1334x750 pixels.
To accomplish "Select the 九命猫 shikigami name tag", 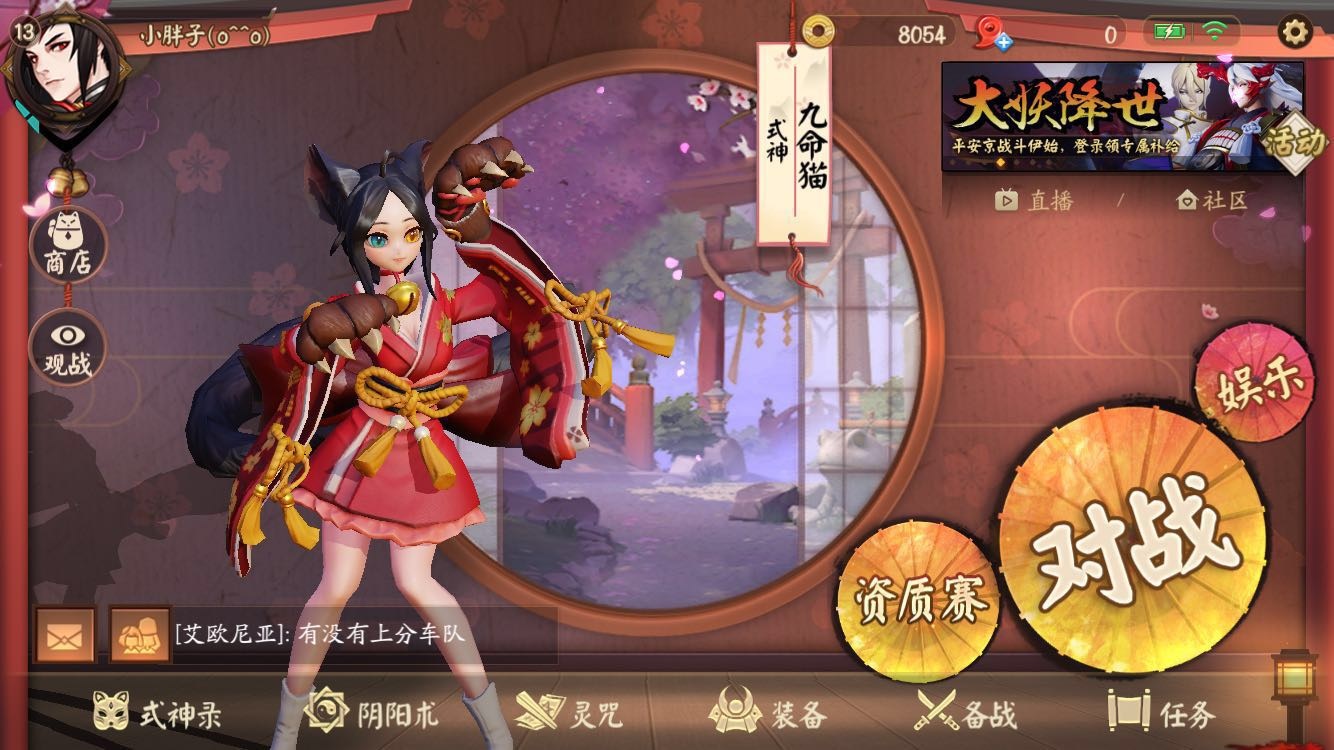I will click(794, 145).
